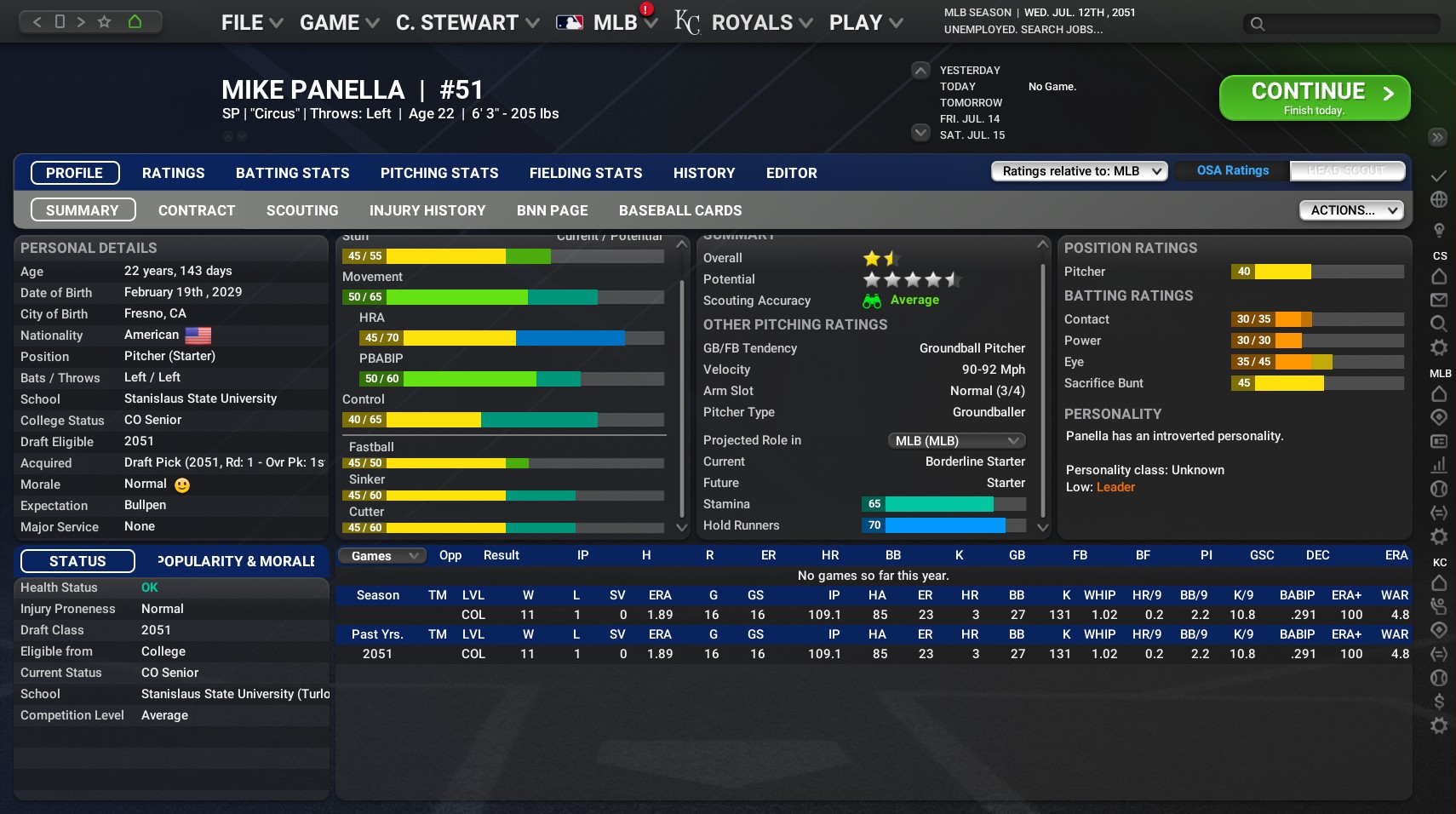Open the globe world icon in the right sidebar
This screenshot has height=814, width=1456.
point(1439,198)
